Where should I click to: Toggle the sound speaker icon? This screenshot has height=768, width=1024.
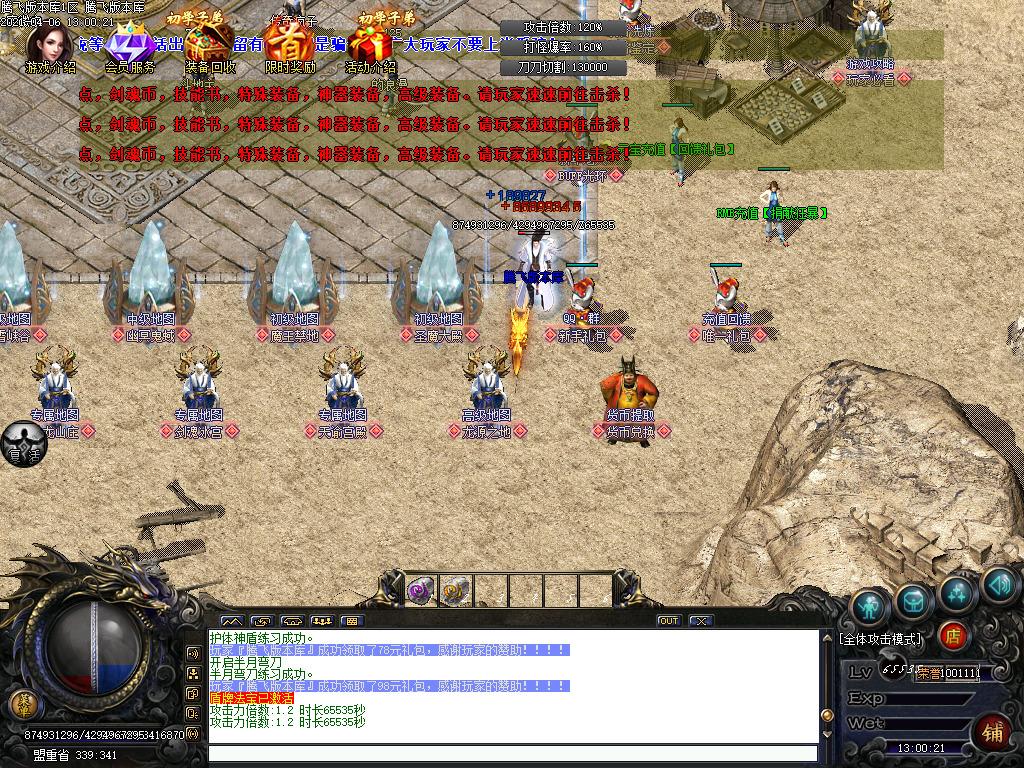tap(999, 584)
